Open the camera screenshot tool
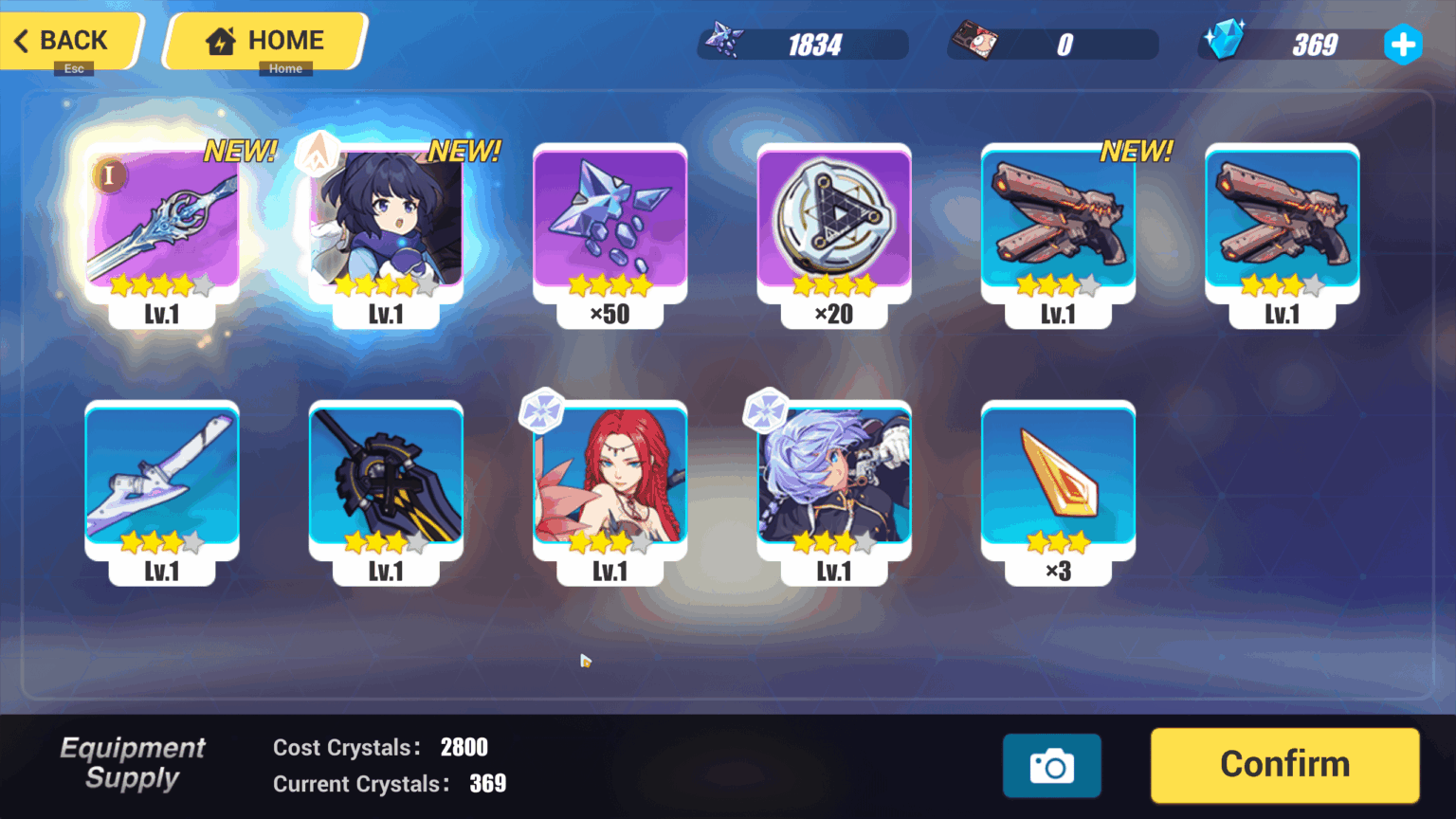Image resolution: width=1456 pixels, height=819 pixels. click(x=1052, y=765)
